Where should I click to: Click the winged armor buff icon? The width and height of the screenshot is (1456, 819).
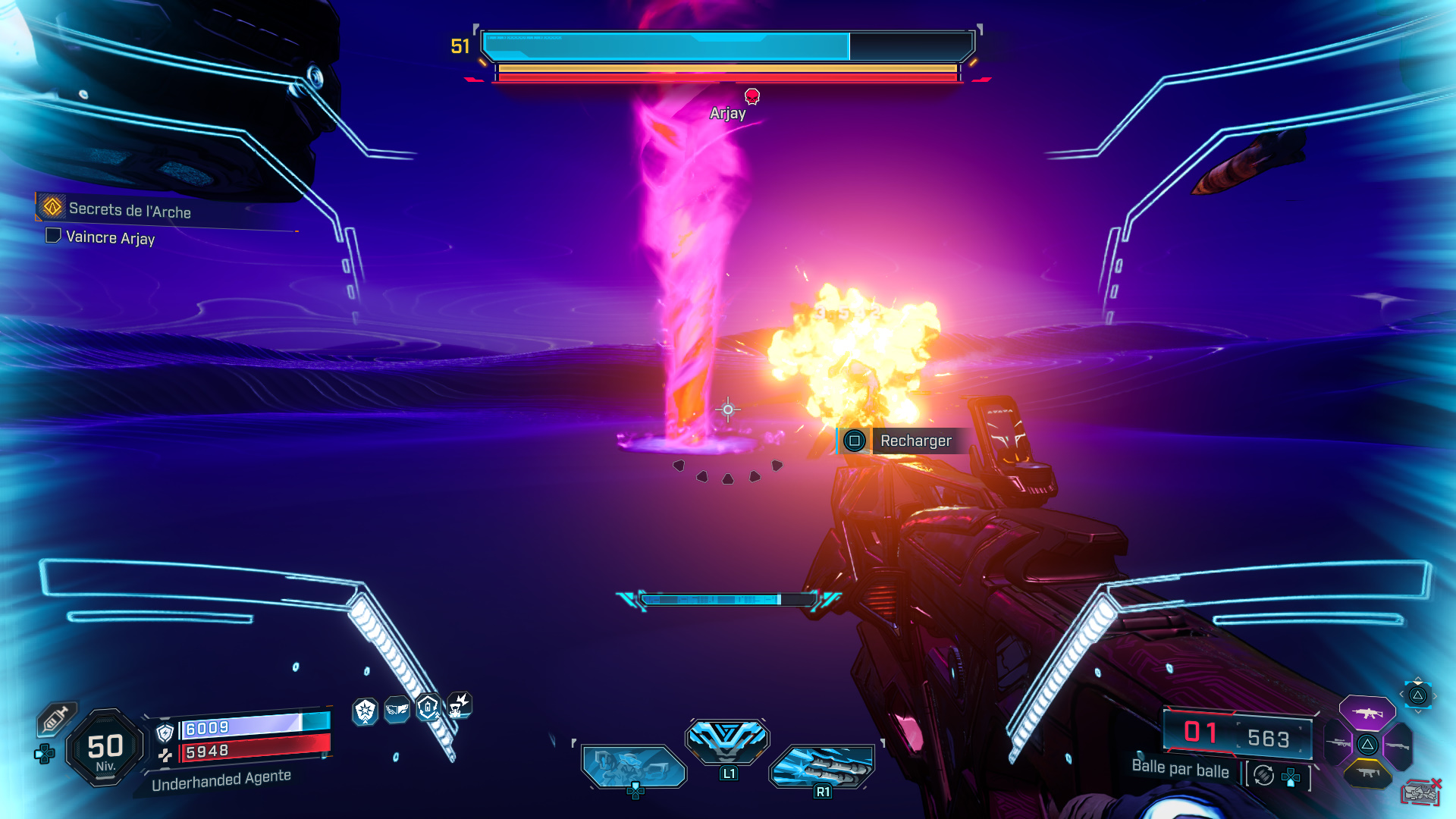pos(396,709)
